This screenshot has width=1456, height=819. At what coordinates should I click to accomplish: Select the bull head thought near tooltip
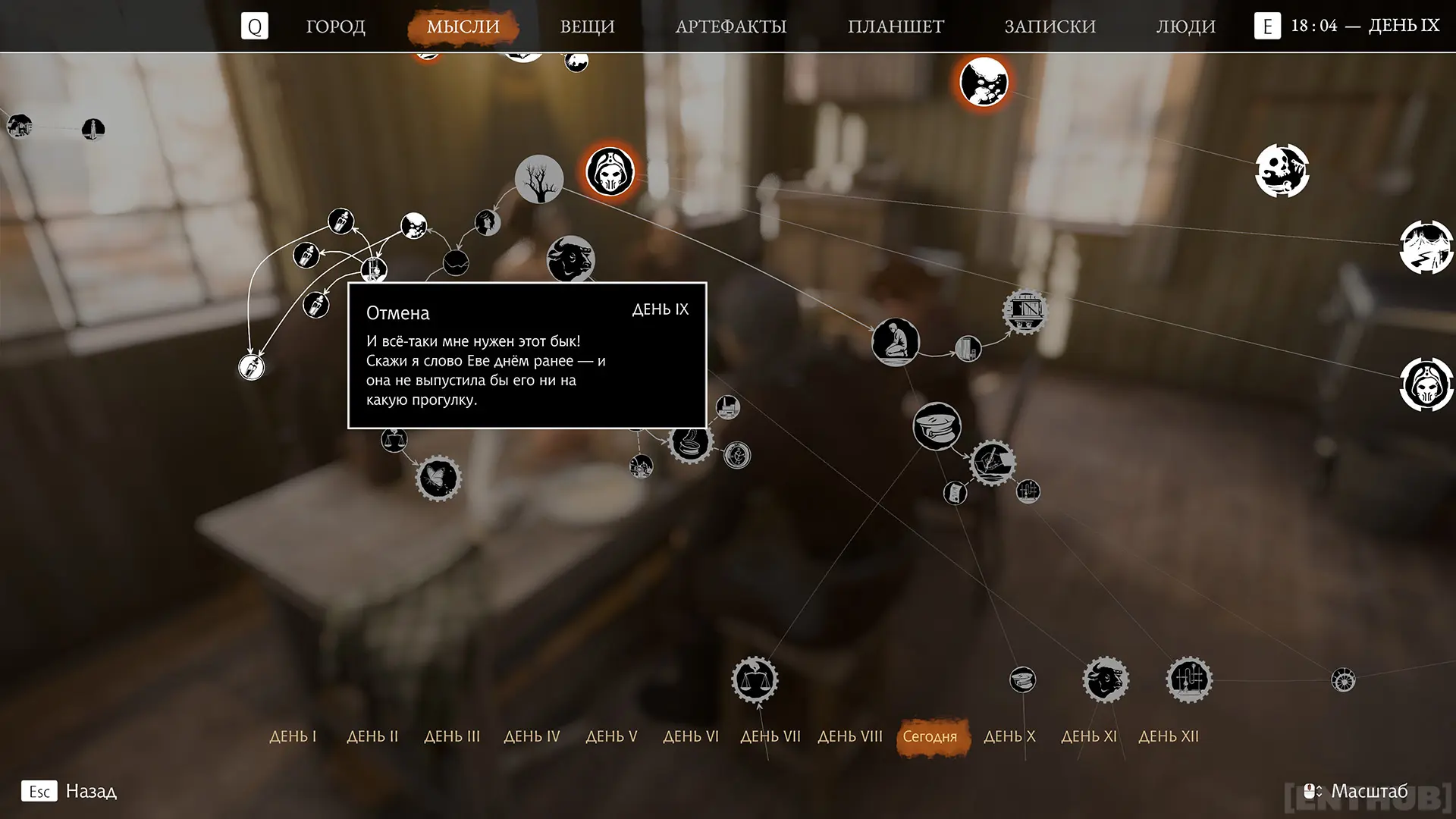coord(570,258)
